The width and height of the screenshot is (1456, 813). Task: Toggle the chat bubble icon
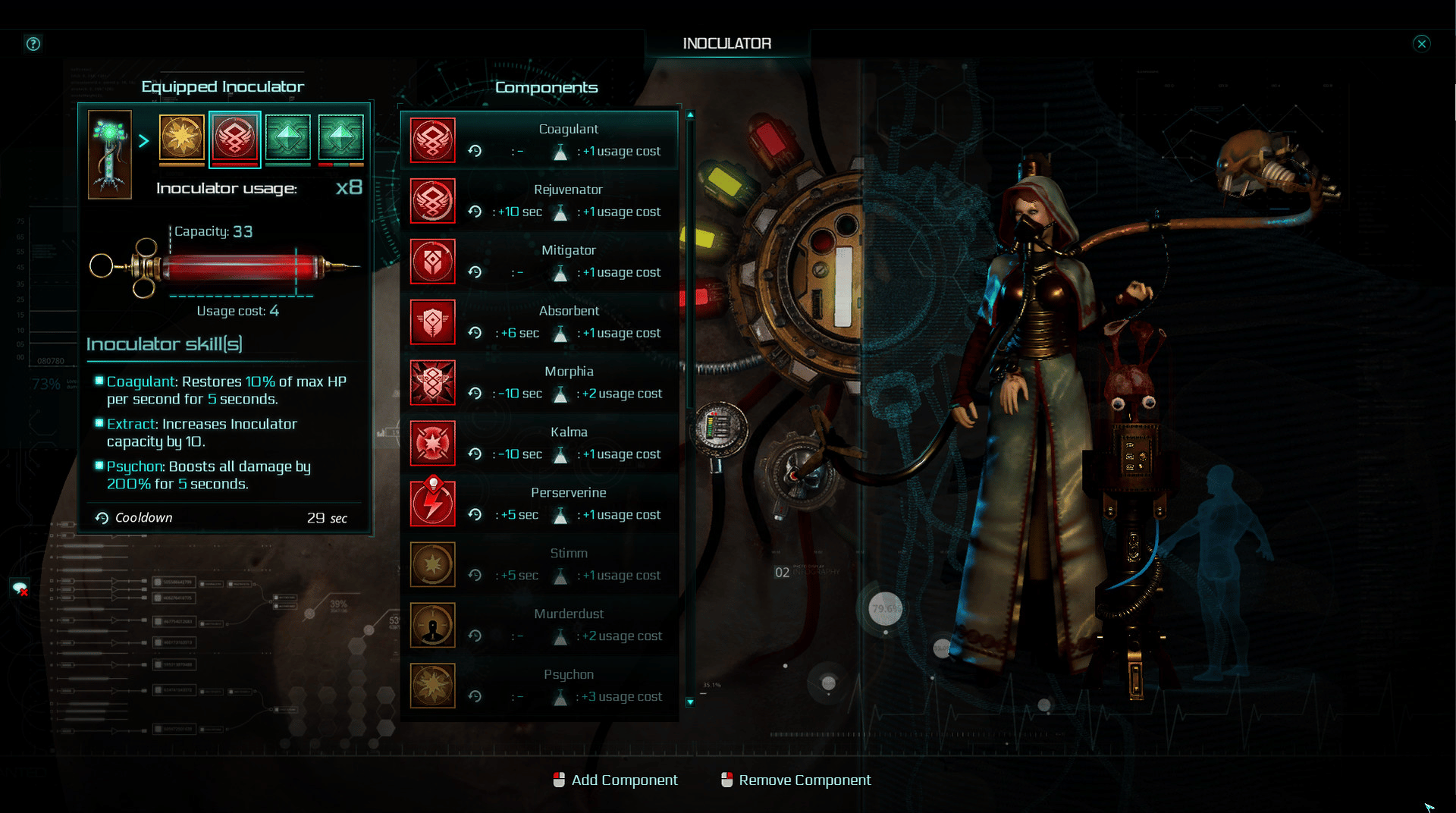(x=20, y=588)
